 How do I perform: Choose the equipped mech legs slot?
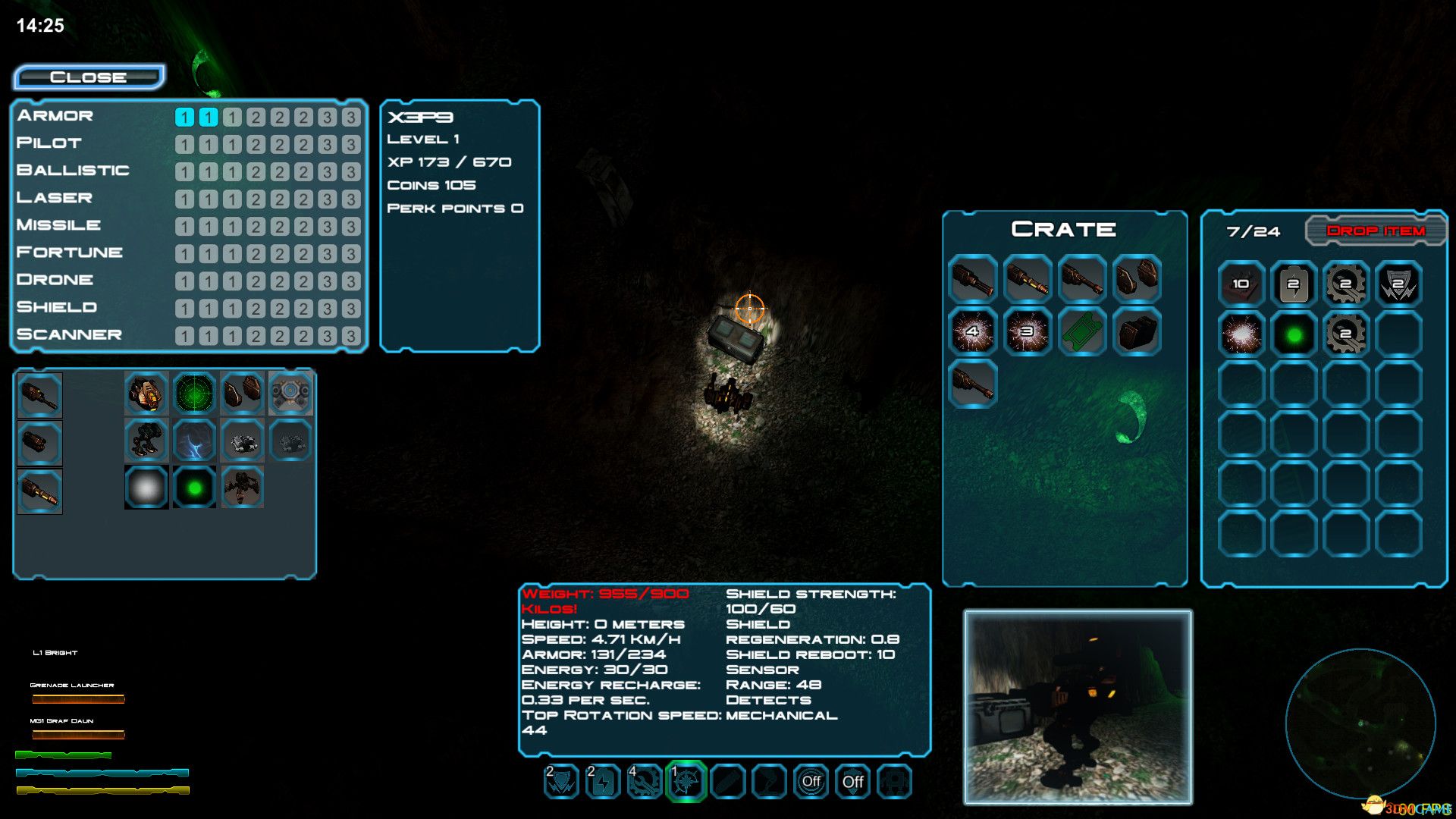point(146,441)
